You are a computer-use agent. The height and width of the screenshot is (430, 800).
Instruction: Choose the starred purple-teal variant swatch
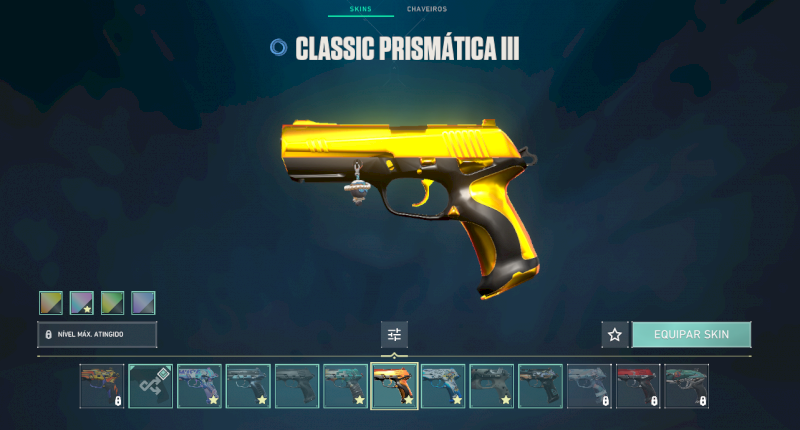coord(82,302)
